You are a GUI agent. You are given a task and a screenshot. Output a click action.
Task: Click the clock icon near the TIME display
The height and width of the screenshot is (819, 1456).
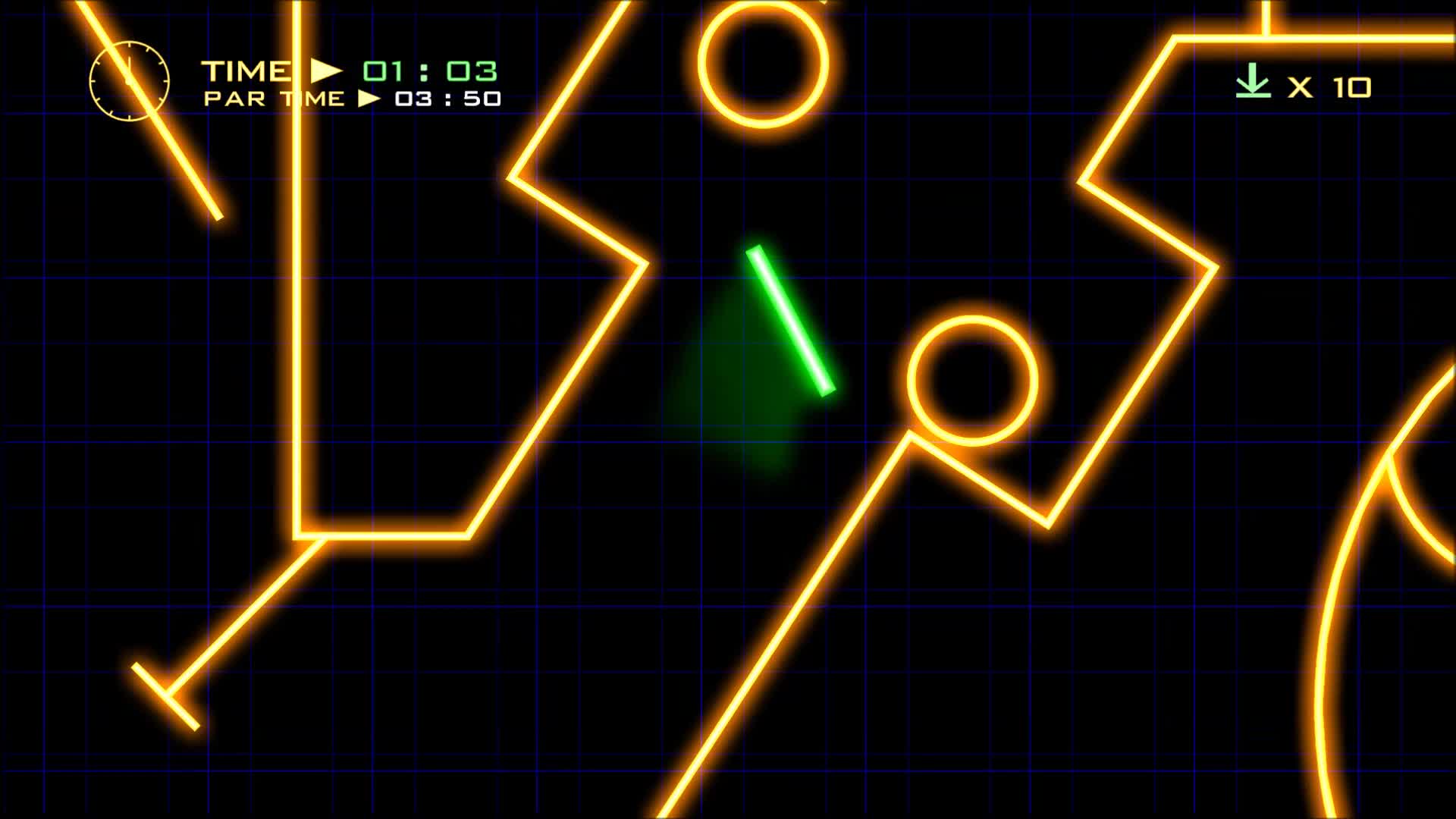point(130,81)
